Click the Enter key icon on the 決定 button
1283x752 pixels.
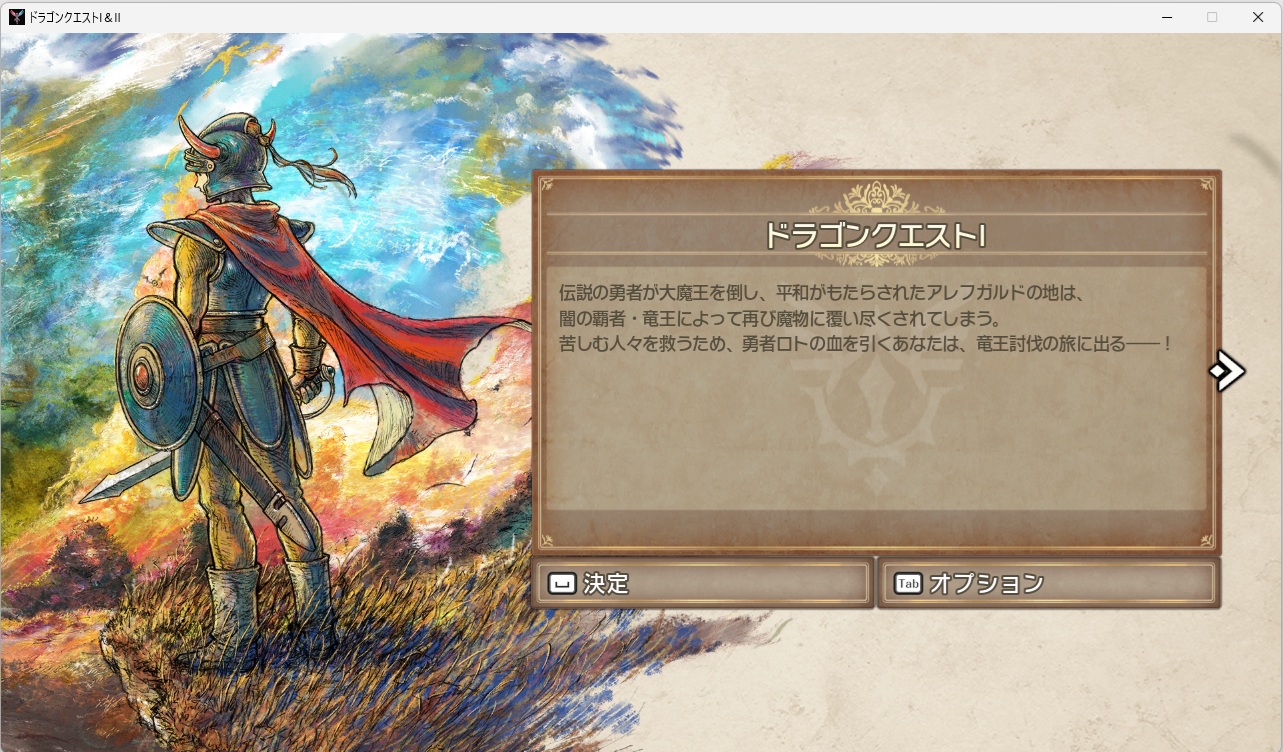pos(563,583)
